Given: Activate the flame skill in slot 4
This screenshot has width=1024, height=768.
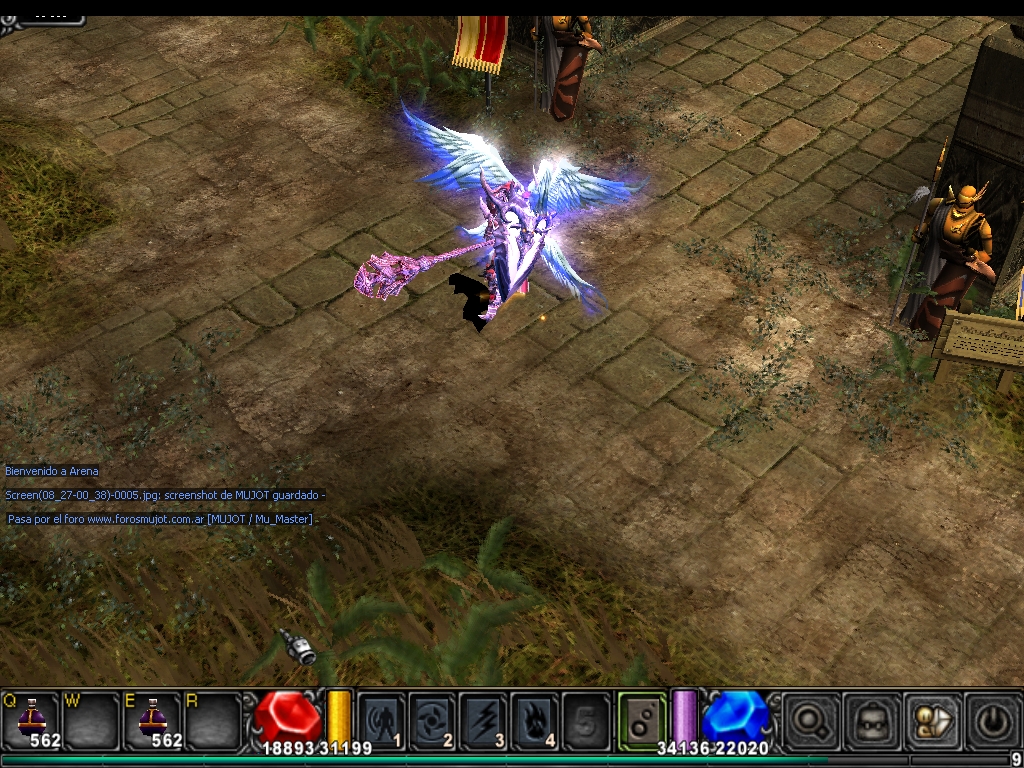Looking at the screenshot, I should click(535, 720).
